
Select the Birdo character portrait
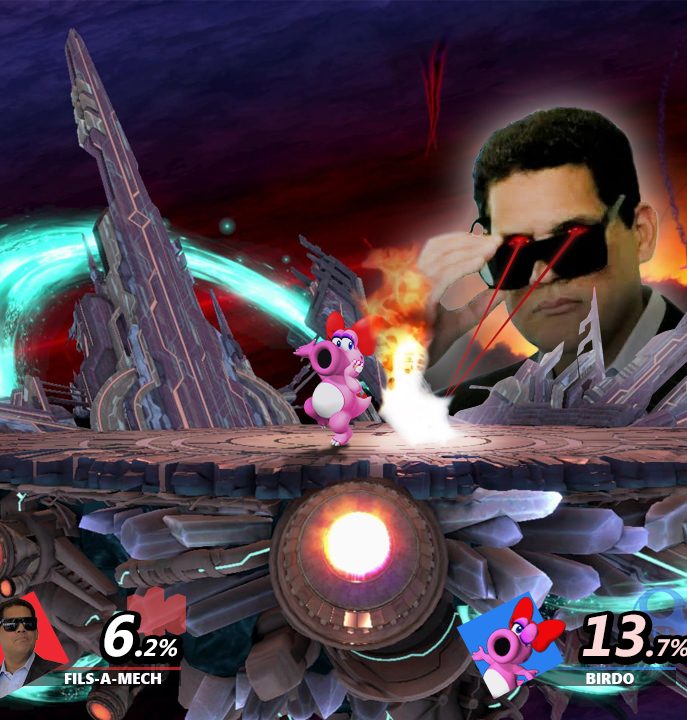point(511,642)
